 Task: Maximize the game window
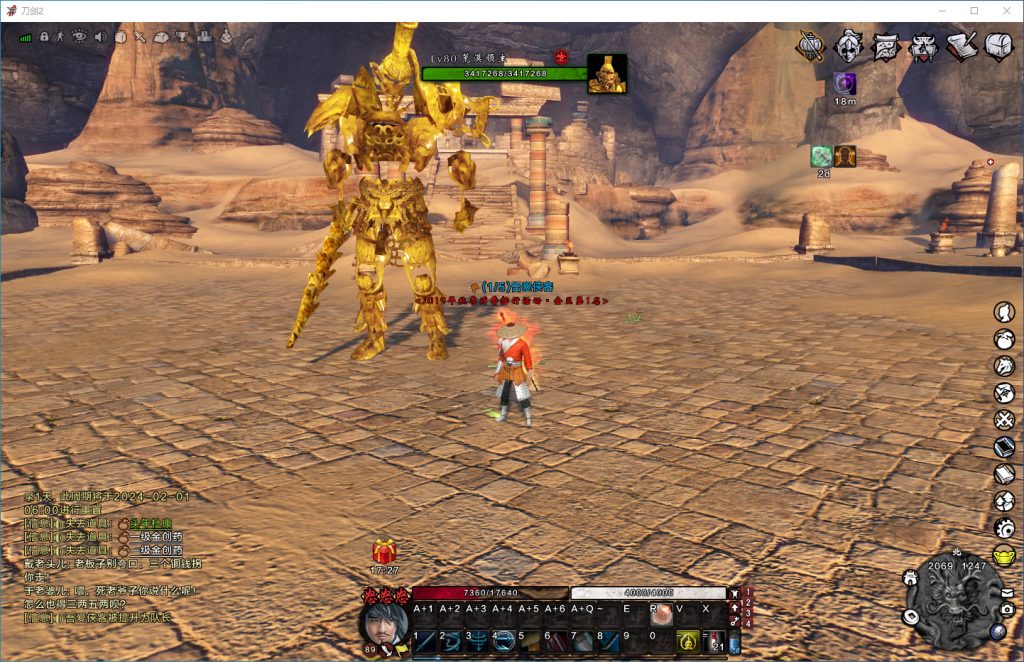(974, 10)
